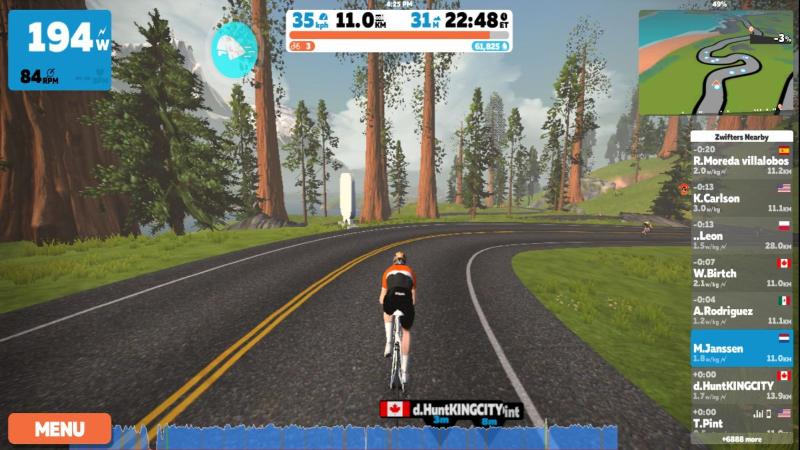The image size is (800, 450).
Task: Select K.Carlson in the Zwifters Nearby list
Action: pyautogui.click(x=741, y=199)
